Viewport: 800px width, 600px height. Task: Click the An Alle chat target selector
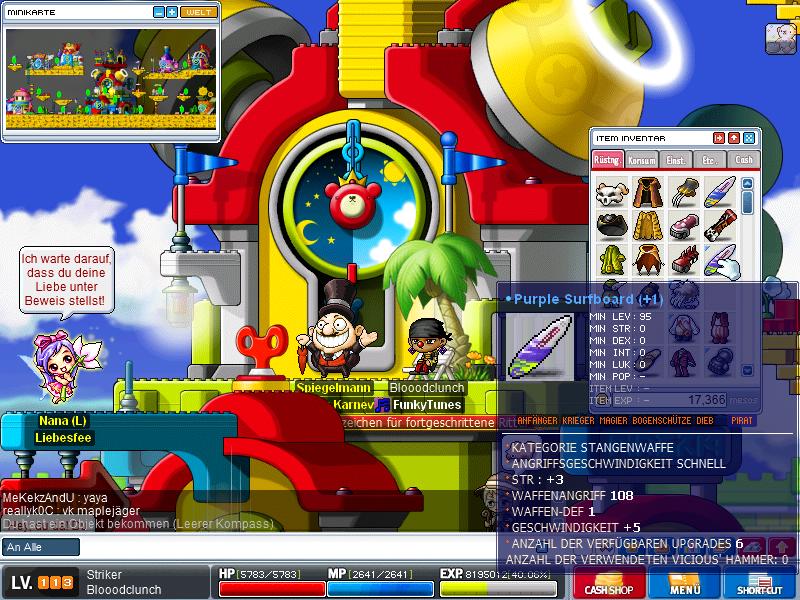(x=40, y=547)
